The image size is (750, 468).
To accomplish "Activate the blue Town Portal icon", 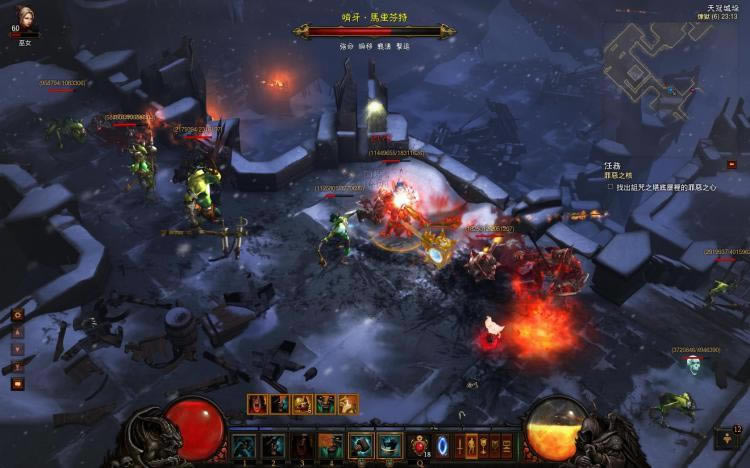I will pos(443,444).
